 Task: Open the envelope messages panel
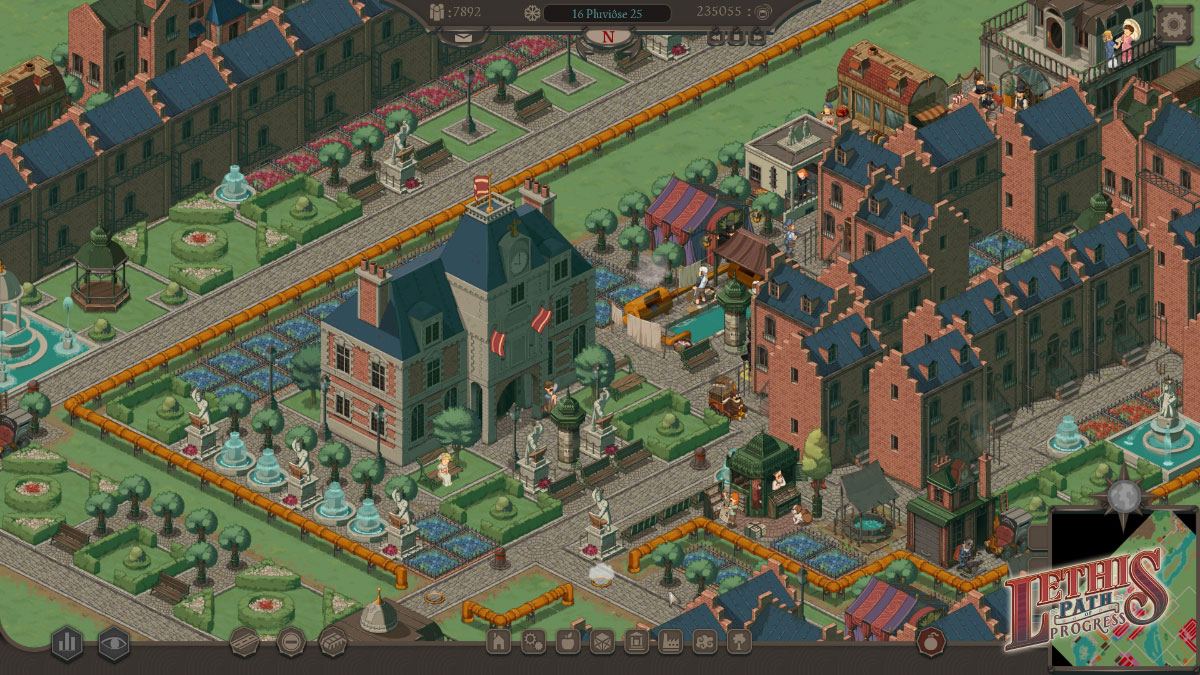463,38
